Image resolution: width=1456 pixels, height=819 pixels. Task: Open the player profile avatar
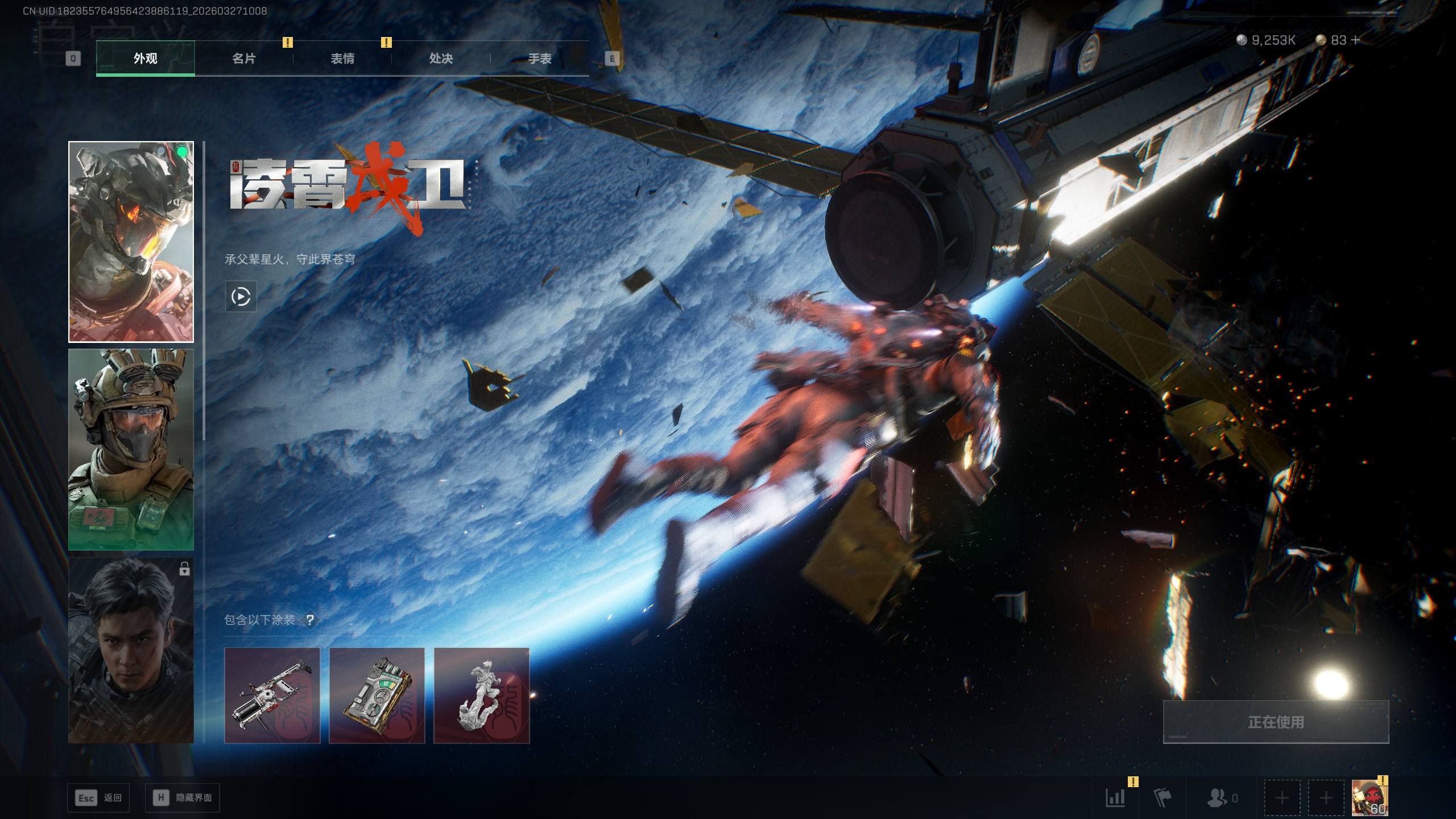1369,797
